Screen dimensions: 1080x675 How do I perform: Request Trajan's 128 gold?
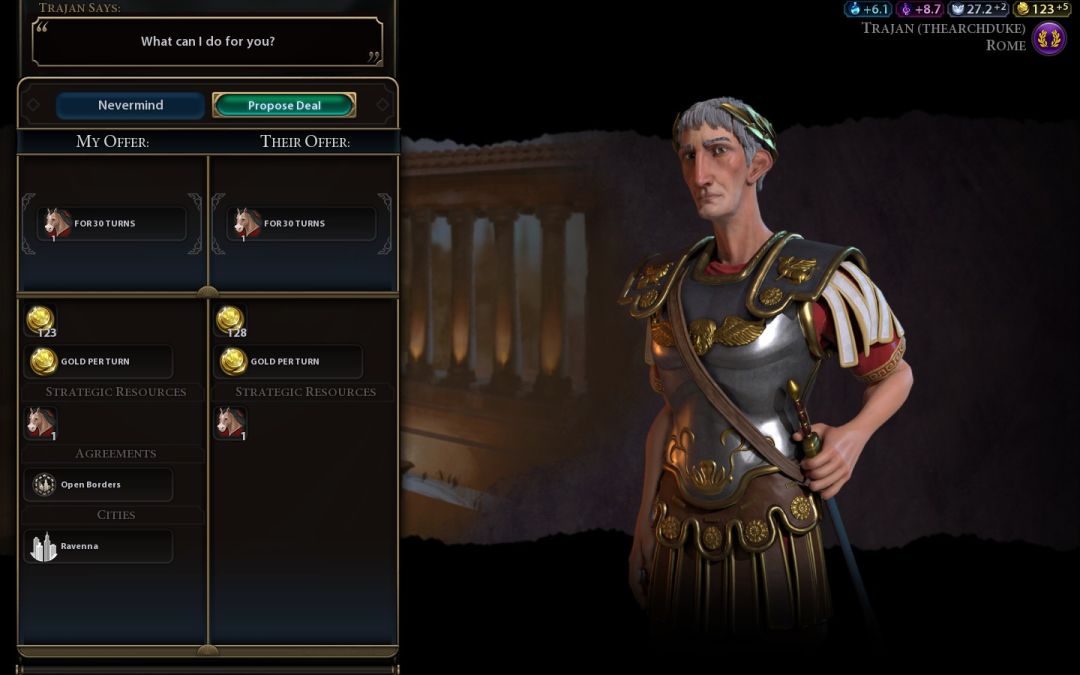pyautogui.click(x=231, y=321)
